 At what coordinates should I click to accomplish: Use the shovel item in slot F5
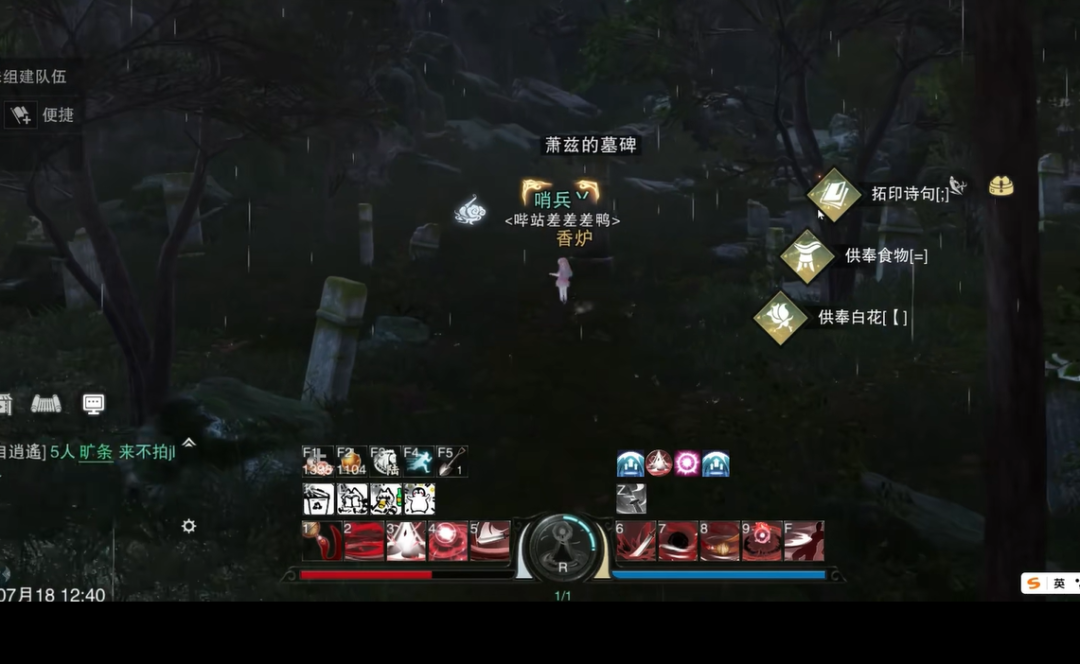click(x=452, y=461)
